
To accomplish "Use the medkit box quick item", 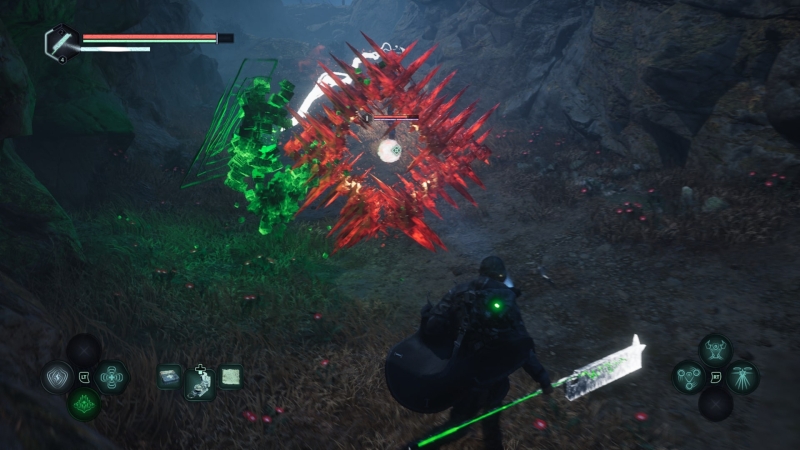I will [x=170, y=377].
